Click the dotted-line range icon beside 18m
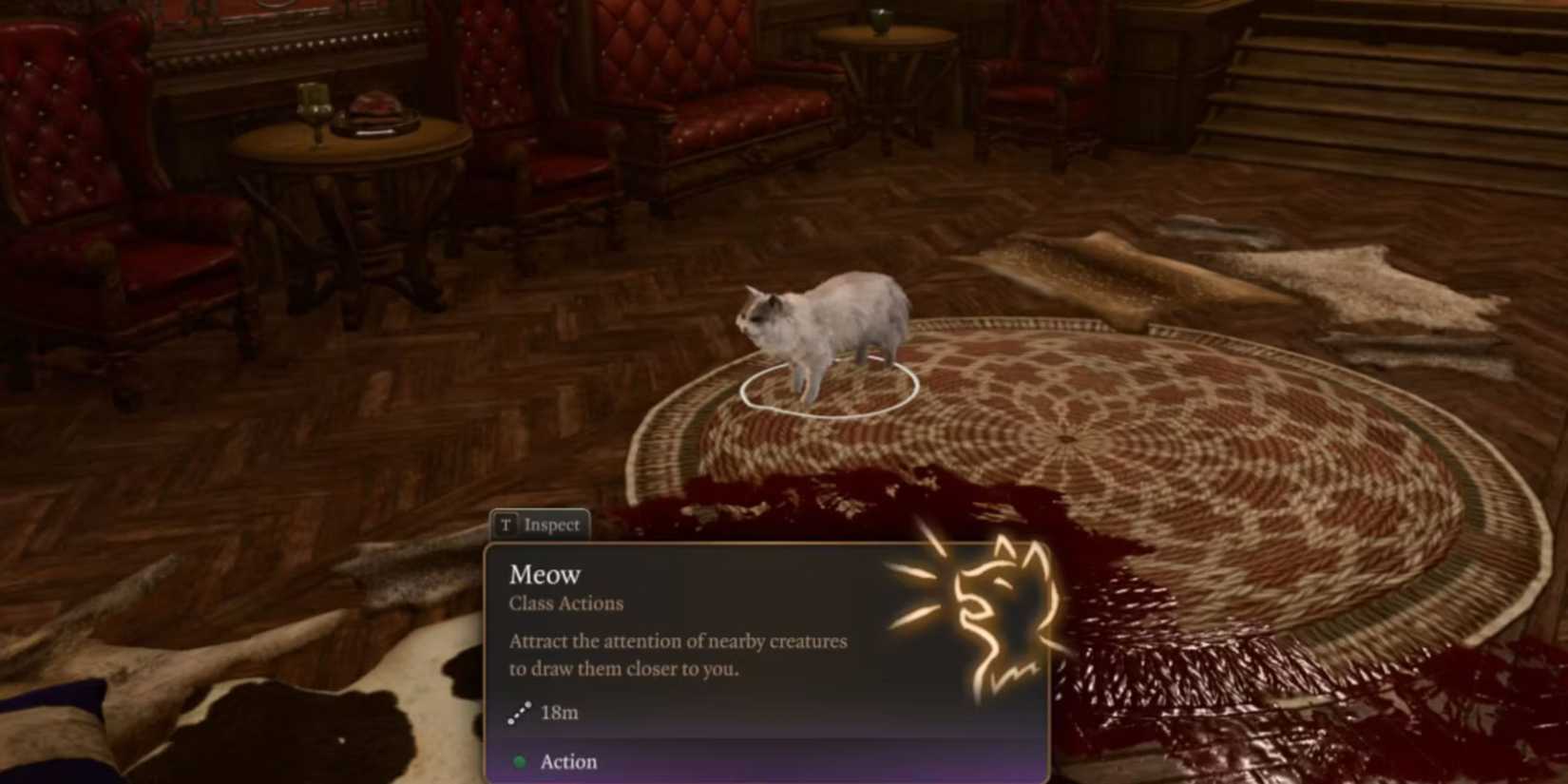 click(519, 711)
